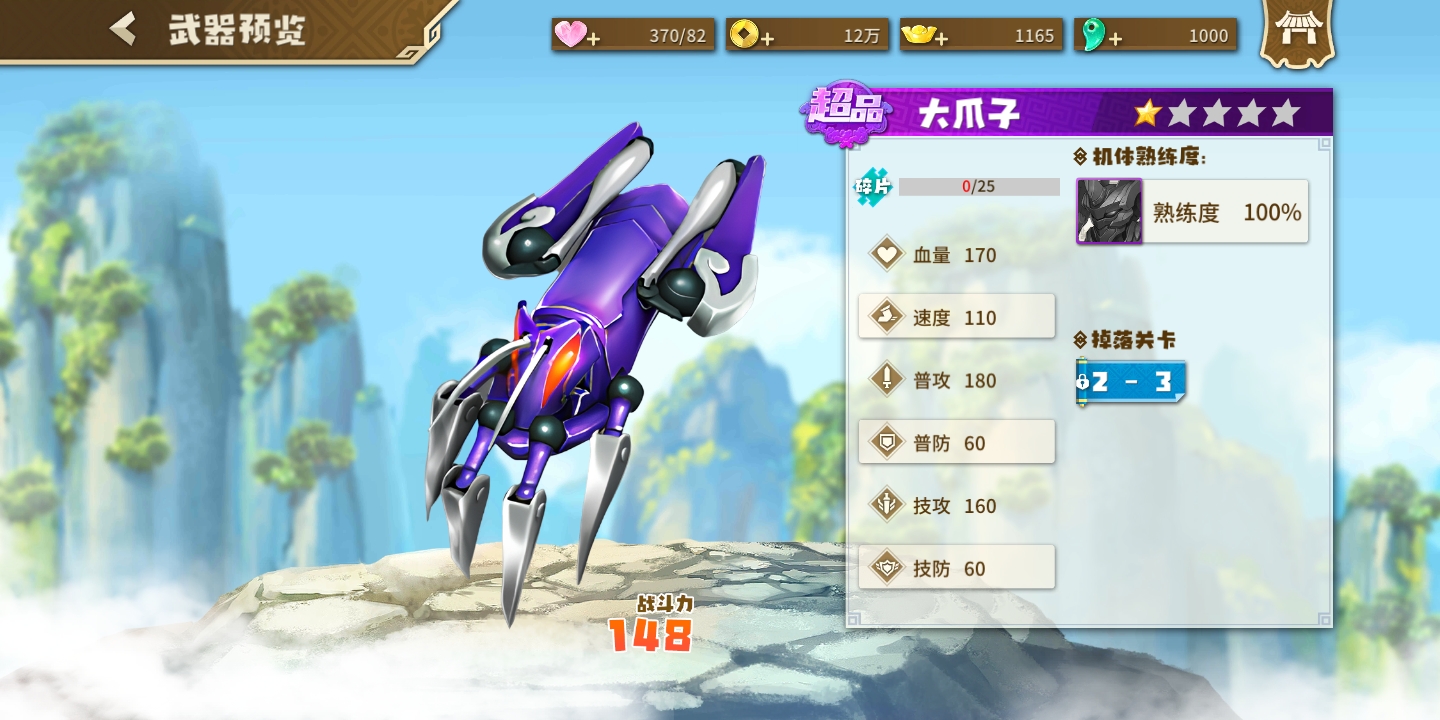Add more gold ingots
This screenshot has height=720, width=1440.
941,38
